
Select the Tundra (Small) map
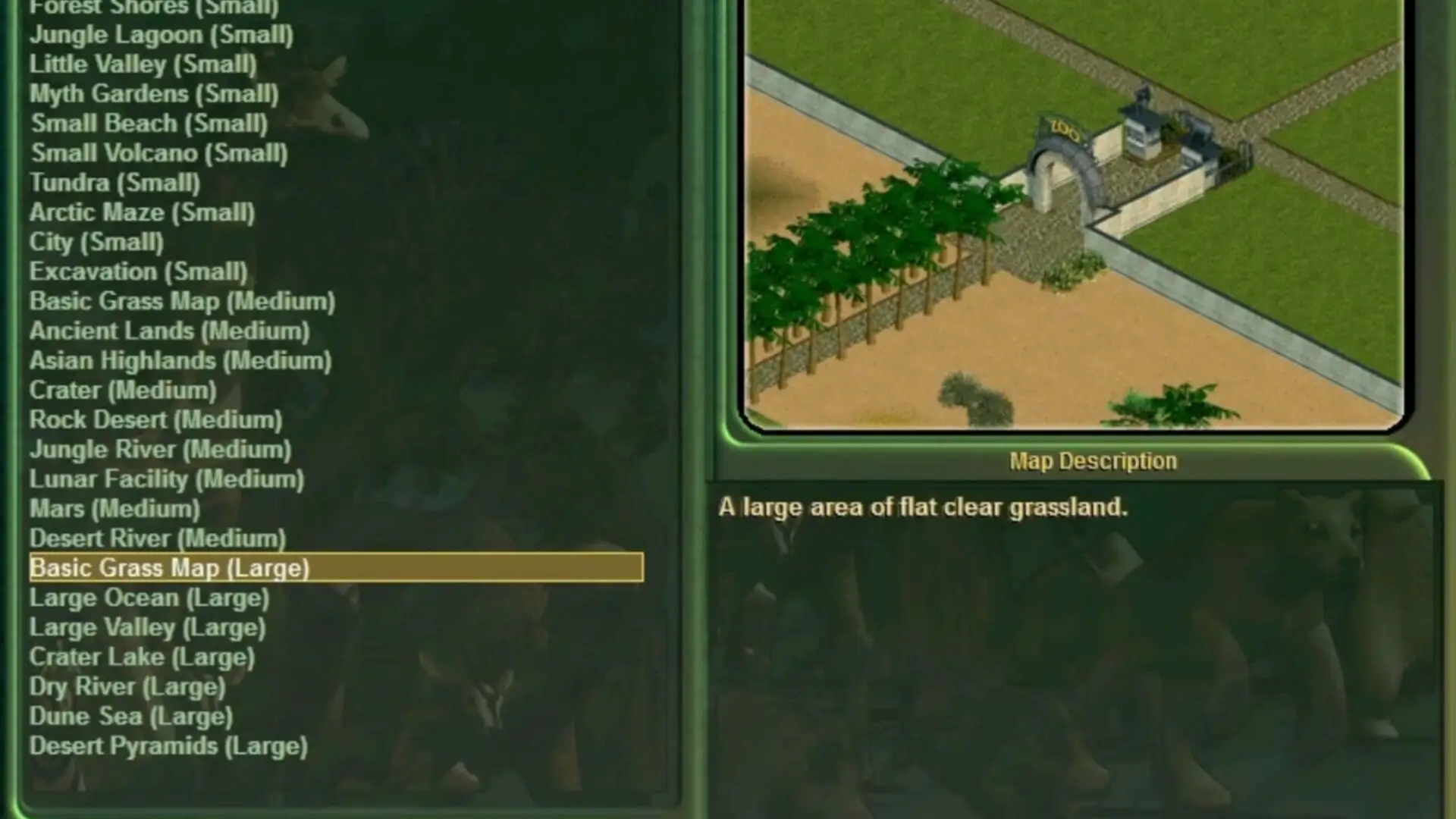tap(115, 183)
